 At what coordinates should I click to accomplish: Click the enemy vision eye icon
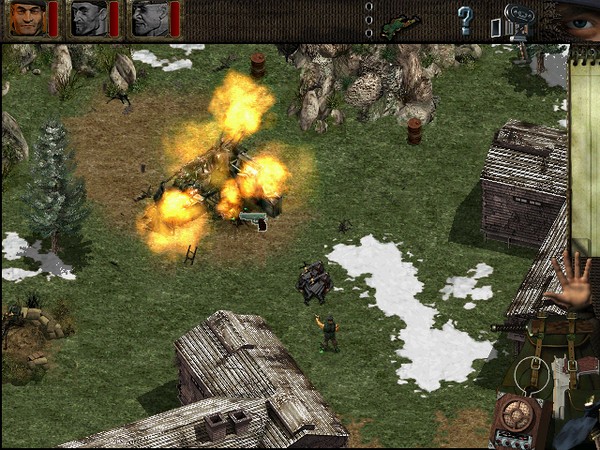tap(577, 19)
